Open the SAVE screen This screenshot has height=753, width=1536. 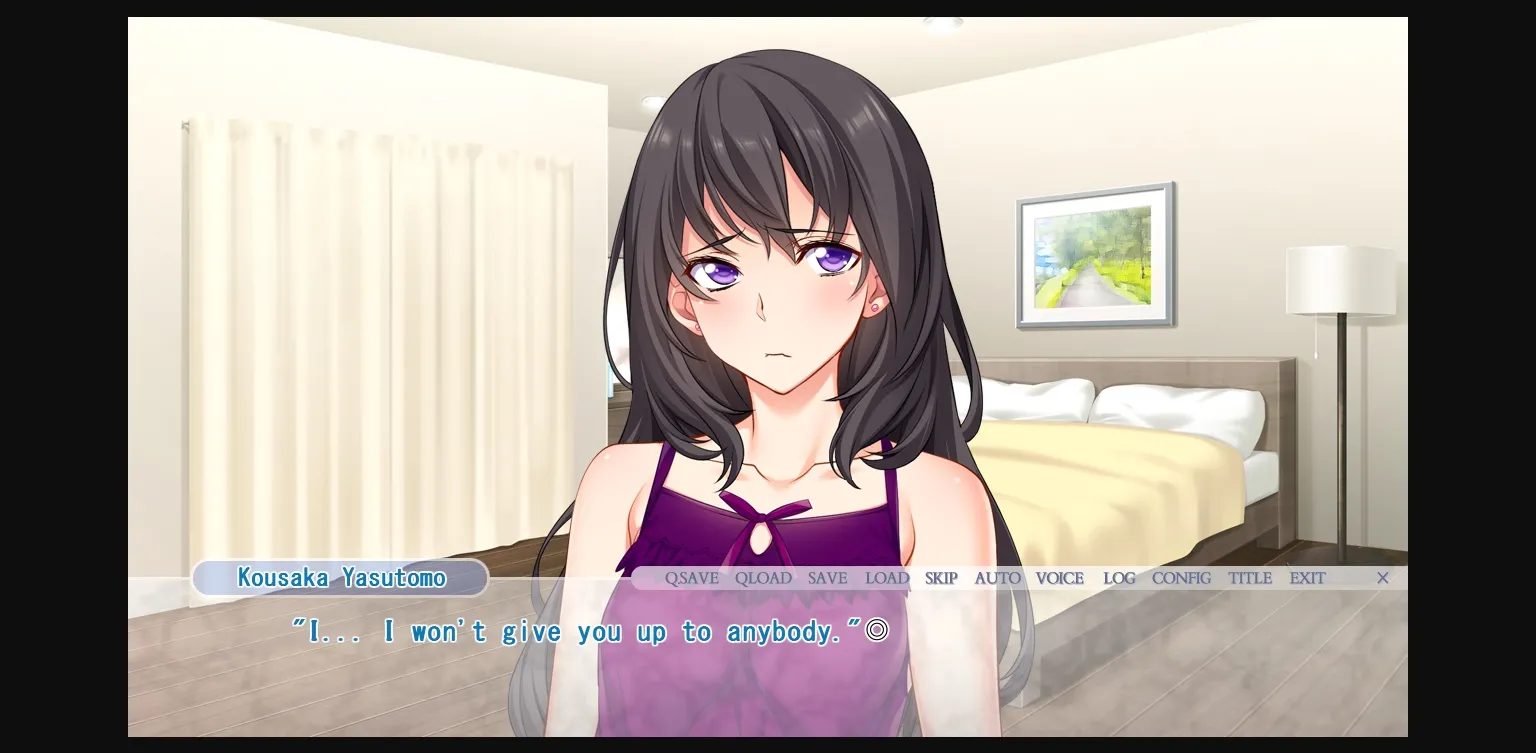pyautogui.click(x=827, y=578)
